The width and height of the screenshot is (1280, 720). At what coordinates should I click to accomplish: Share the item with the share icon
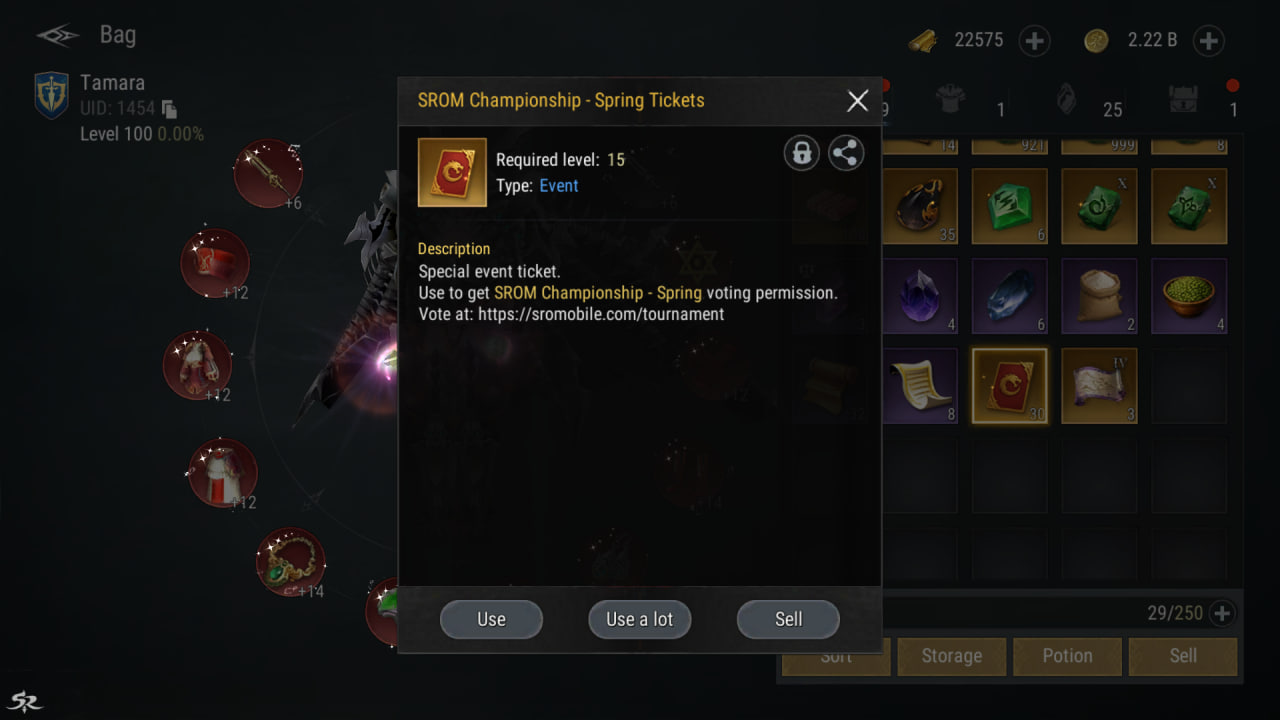tap(846, 153)
